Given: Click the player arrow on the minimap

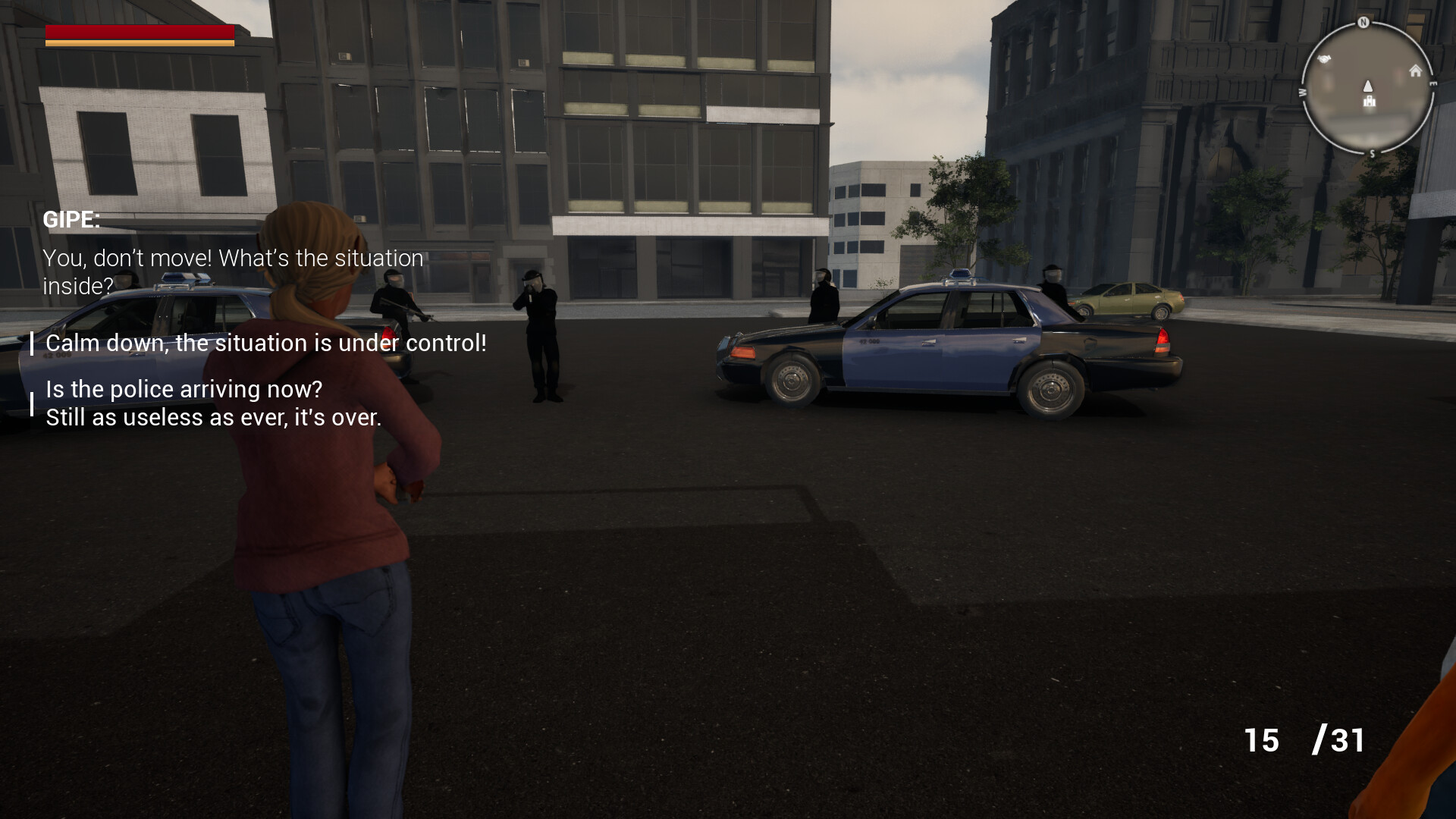Looking at the screenshot, I should click(x=1368, y=86).
